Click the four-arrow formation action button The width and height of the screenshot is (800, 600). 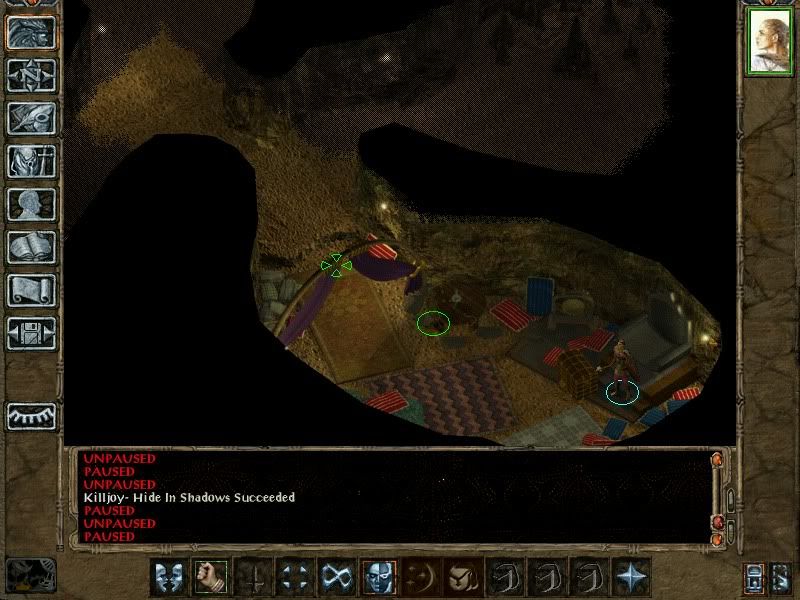(x=294, y=577)
